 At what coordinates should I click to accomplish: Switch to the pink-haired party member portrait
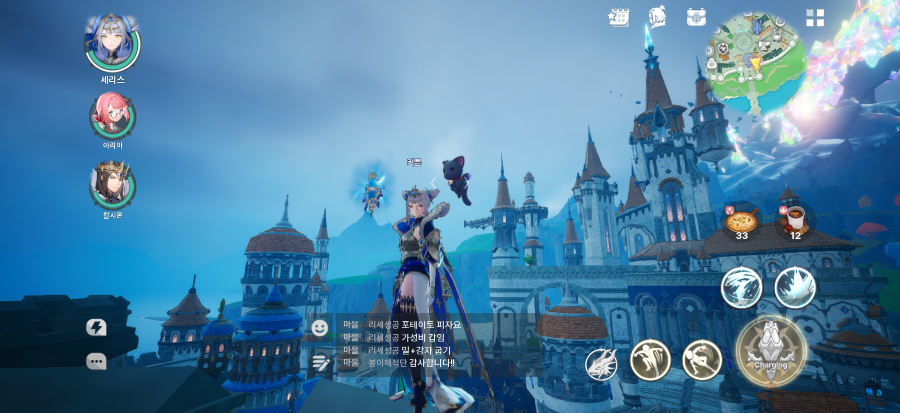click(112, 115)
